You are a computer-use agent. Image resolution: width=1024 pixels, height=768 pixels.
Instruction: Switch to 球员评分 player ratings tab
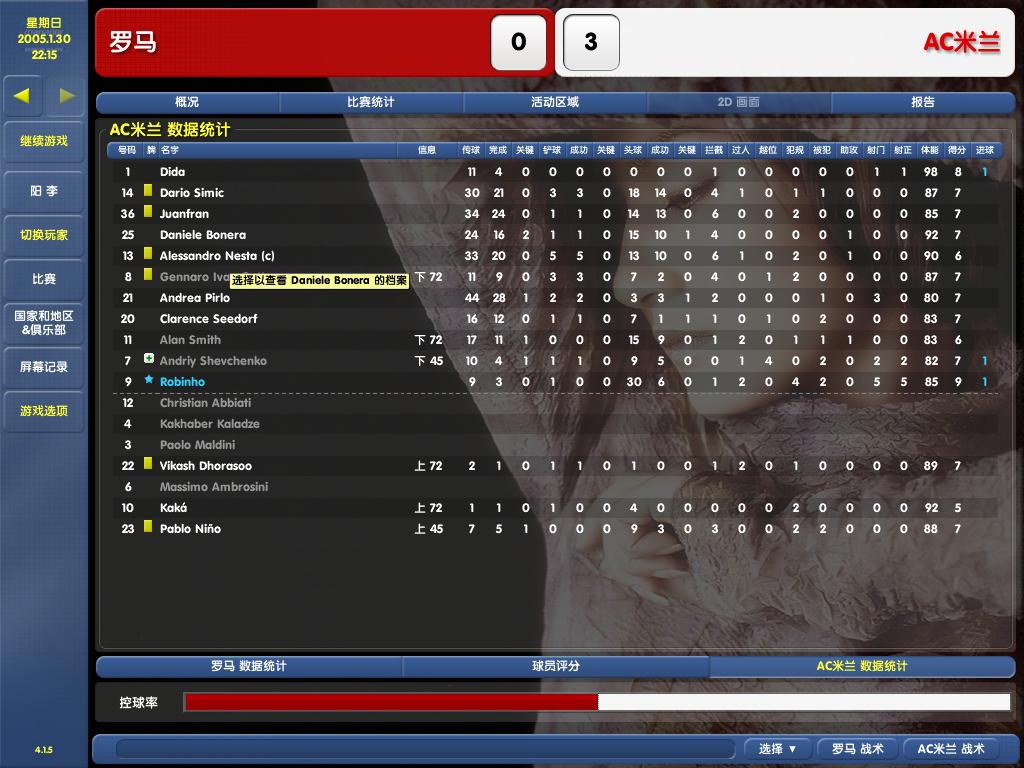point(555,666)
